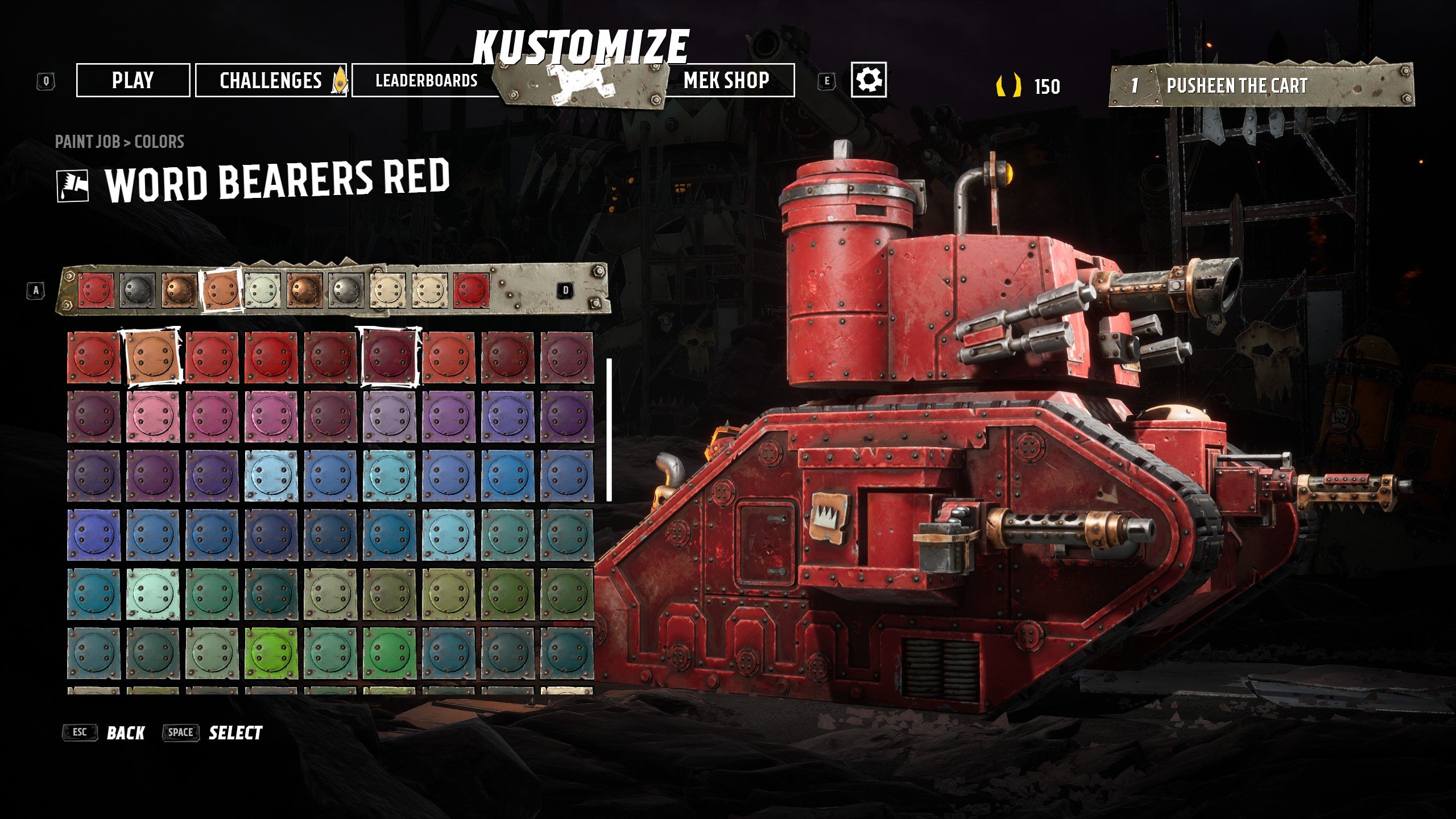Open the Play menu
1456x819 pixels.
click(x=133, y=80)
